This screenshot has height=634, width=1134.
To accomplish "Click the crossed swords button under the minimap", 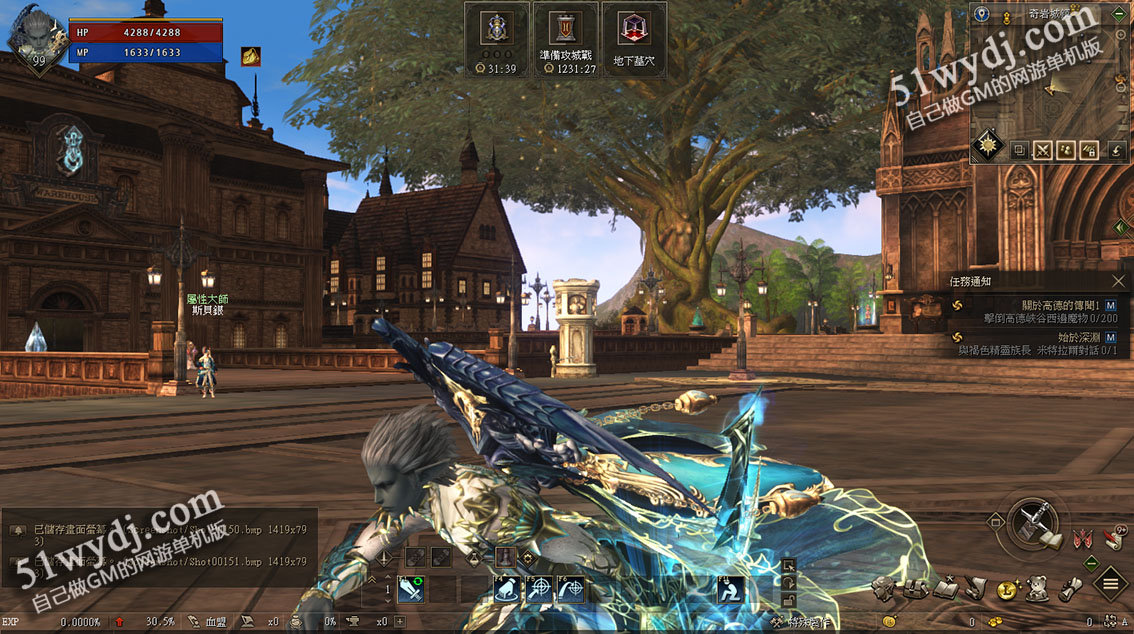I will (x=1043, y=150).
